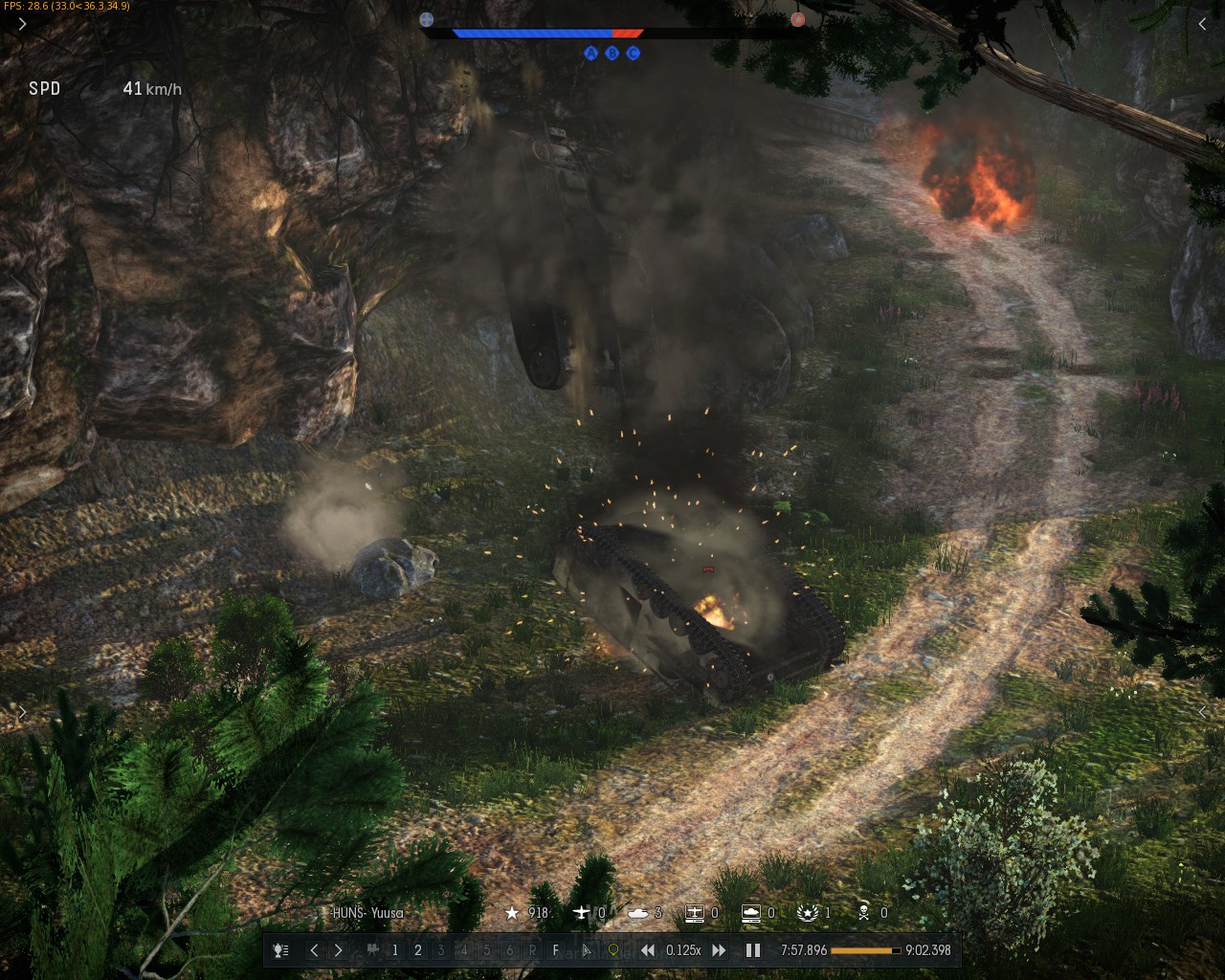1225x980 pixels.
Task: Expand the lower-right side panel arrow
Action: click(1202, 712)
